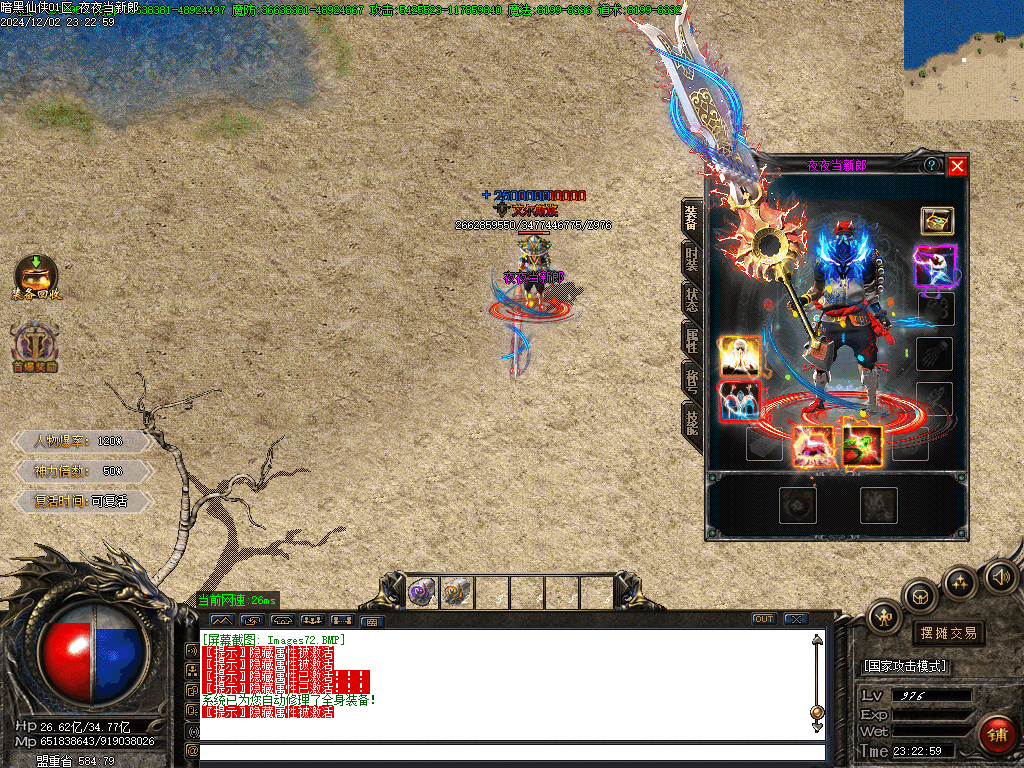Click the red 铺 shop button
1024x768 pixels.
[x=996, y=735]
